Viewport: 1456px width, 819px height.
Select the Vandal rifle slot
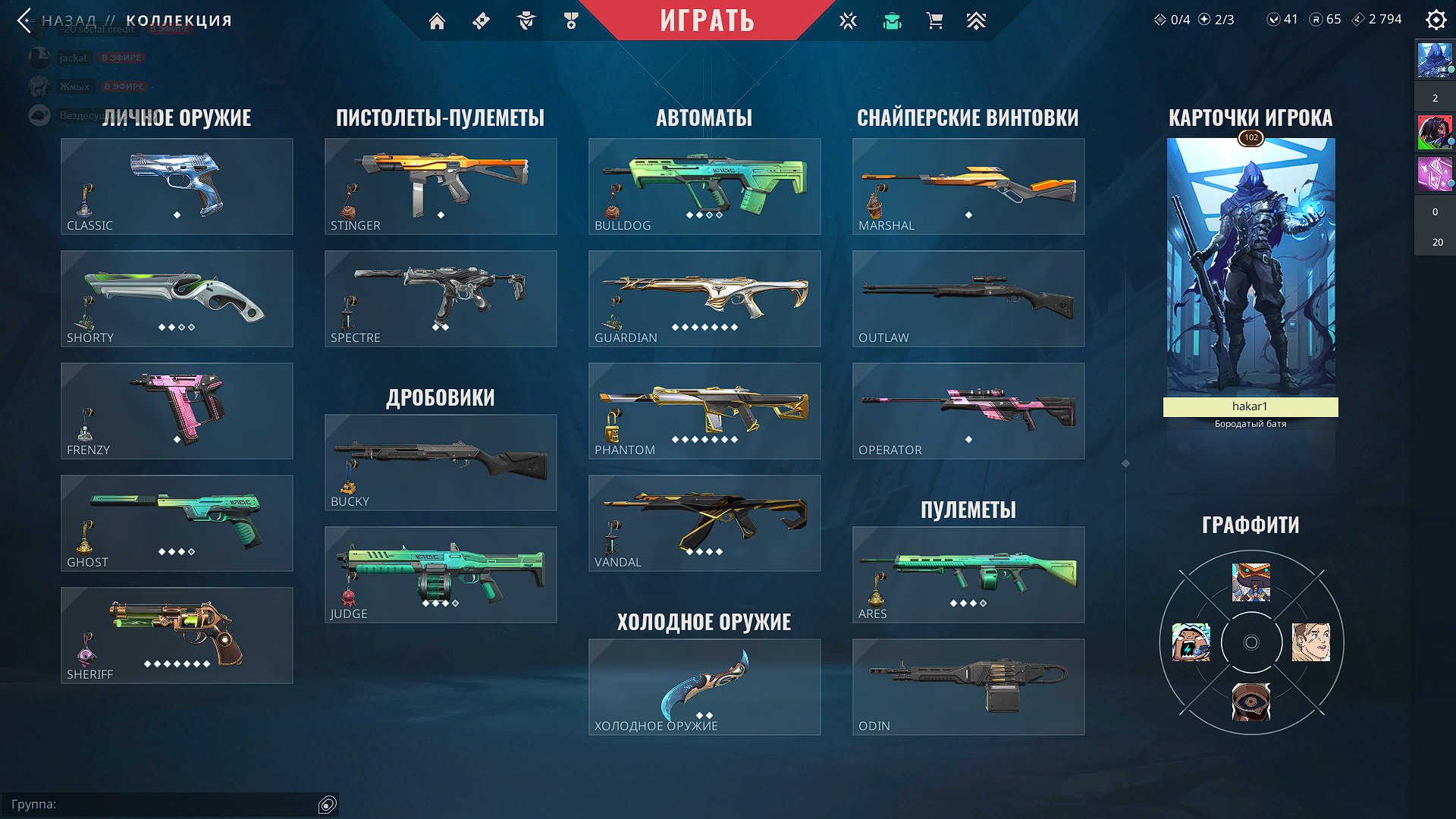(704, 523)
